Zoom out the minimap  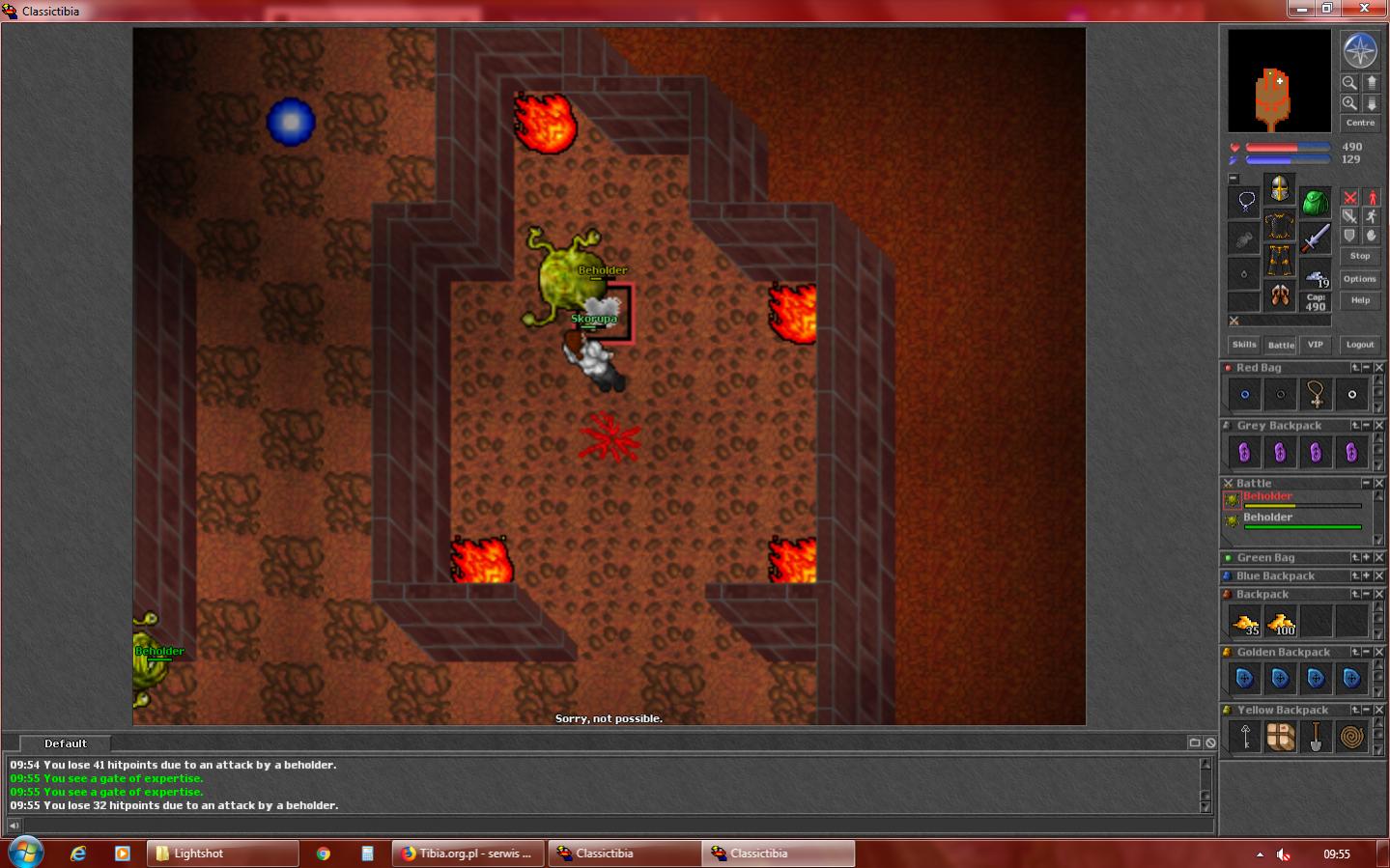(x=1349, y=83)
